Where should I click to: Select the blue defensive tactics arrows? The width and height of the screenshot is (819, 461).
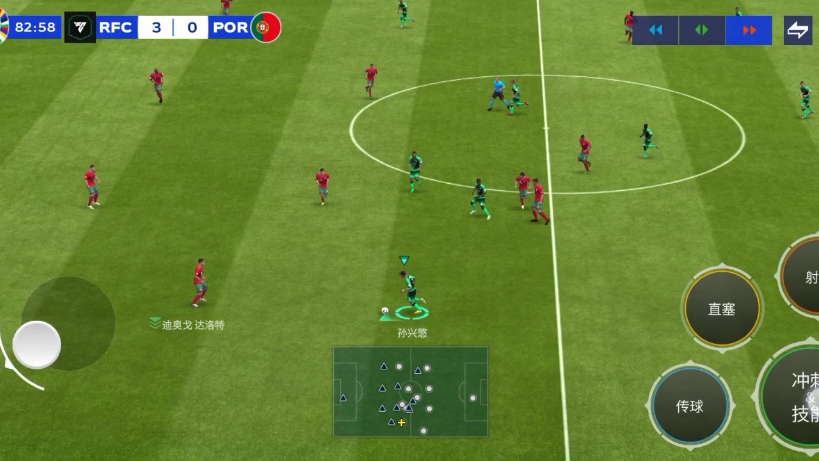(x=655, y=30)
